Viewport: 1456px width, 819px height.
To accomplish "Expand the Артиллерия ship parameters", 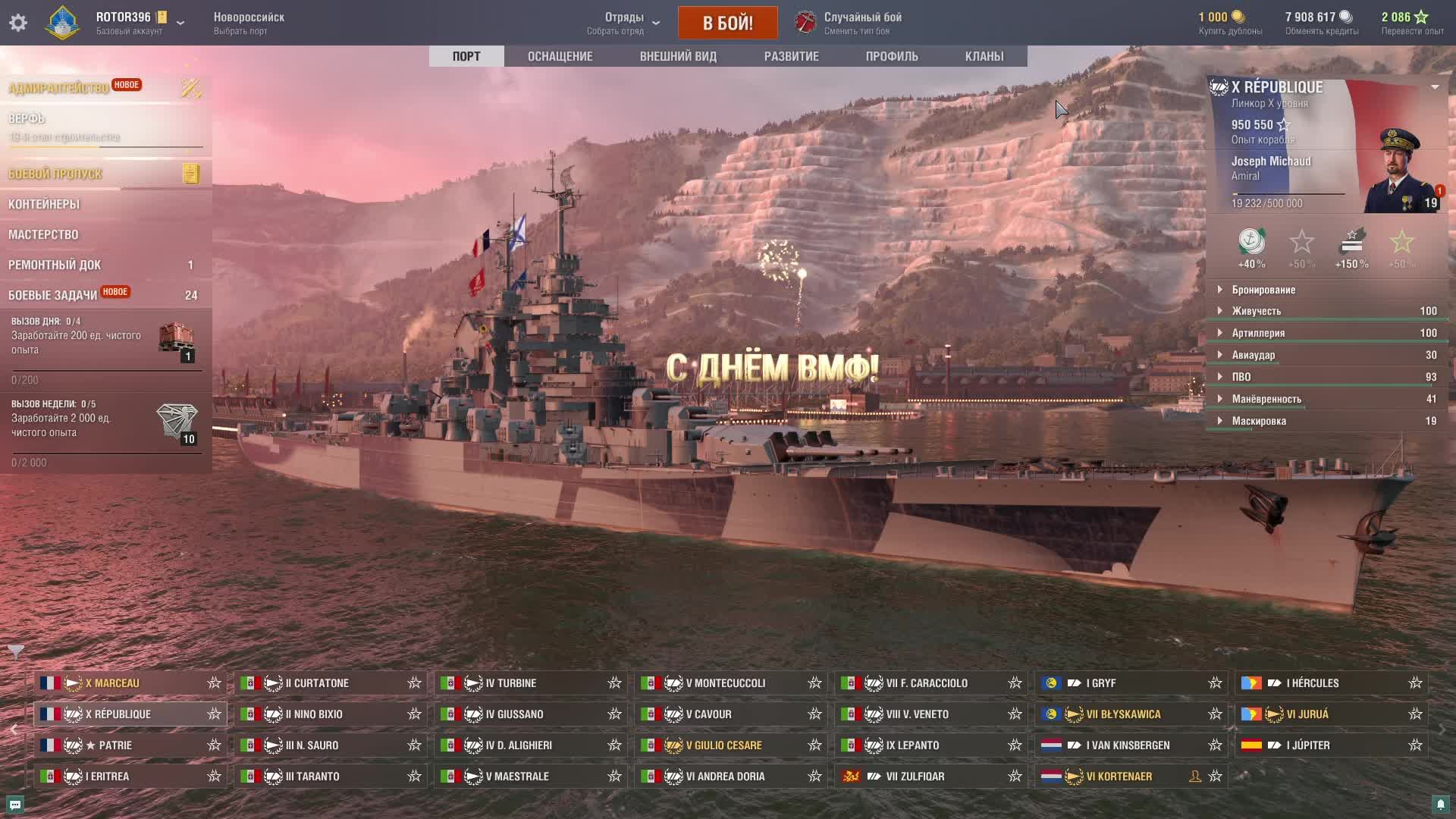I will pyautogui.click(x=1258, y=333).
